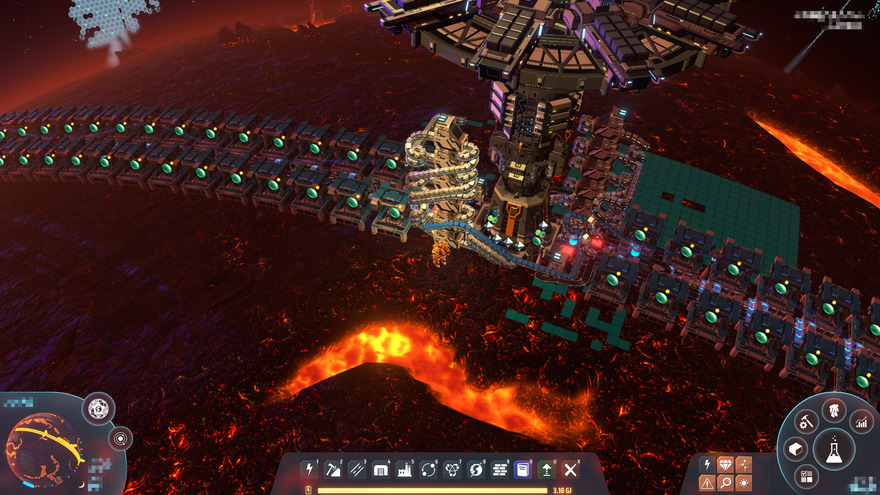
Task: Select the X dismantle tool
Action: click(x=571, y=469)
